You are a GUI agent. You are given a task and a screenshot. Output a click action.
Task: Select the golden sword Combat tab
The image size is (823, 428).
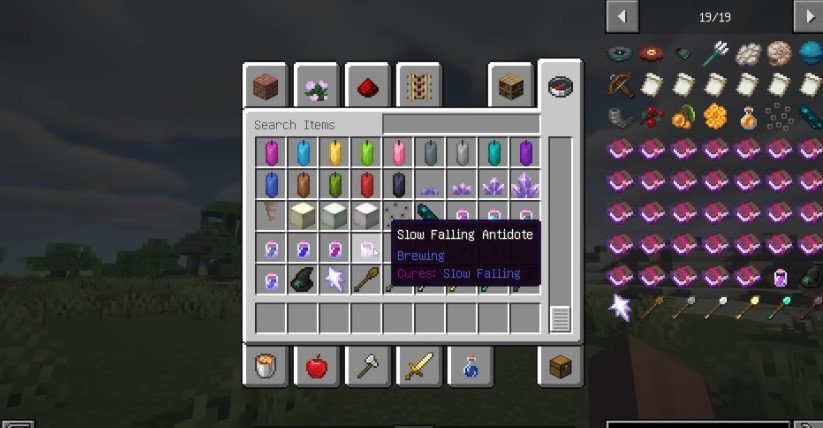[419, 366]
